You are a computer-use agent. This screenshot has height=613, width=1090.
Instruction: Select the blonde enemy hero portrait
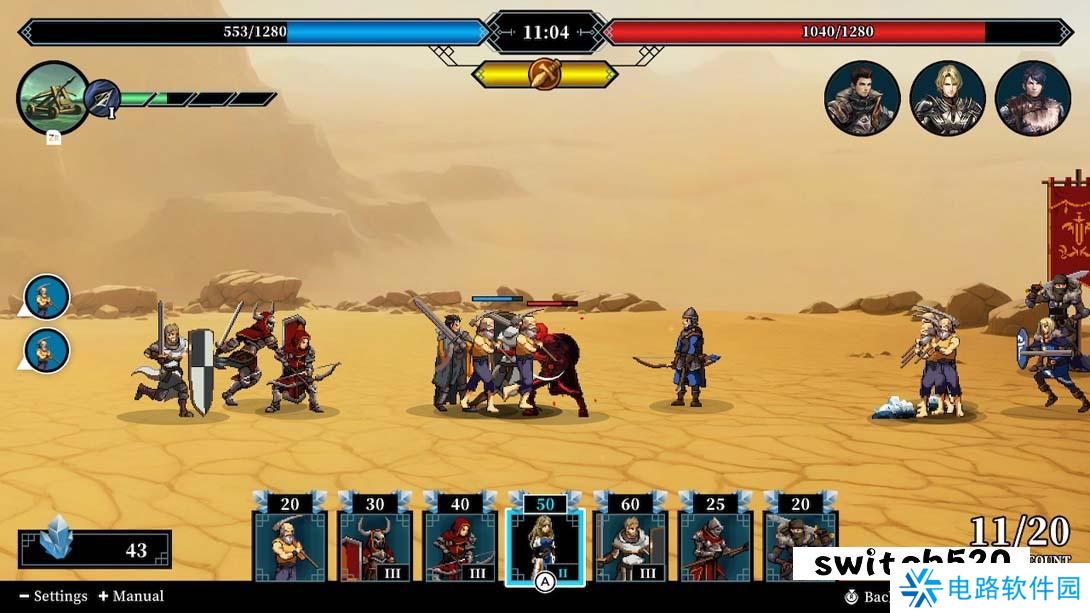947,98
